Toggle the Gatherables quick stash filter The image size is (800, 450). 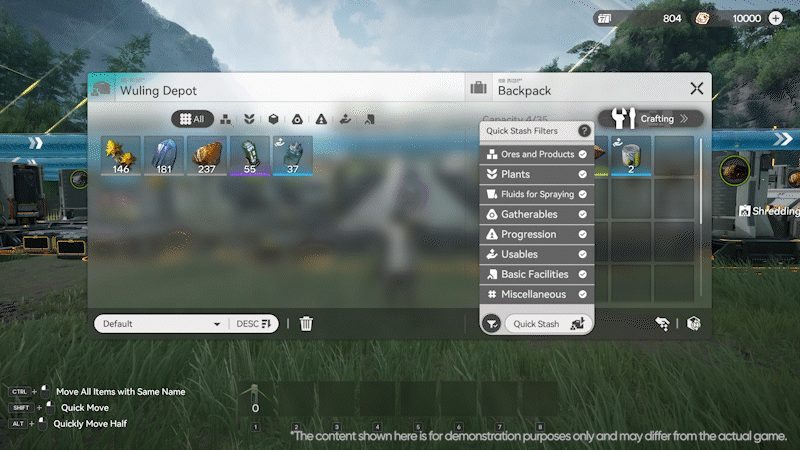537,214
